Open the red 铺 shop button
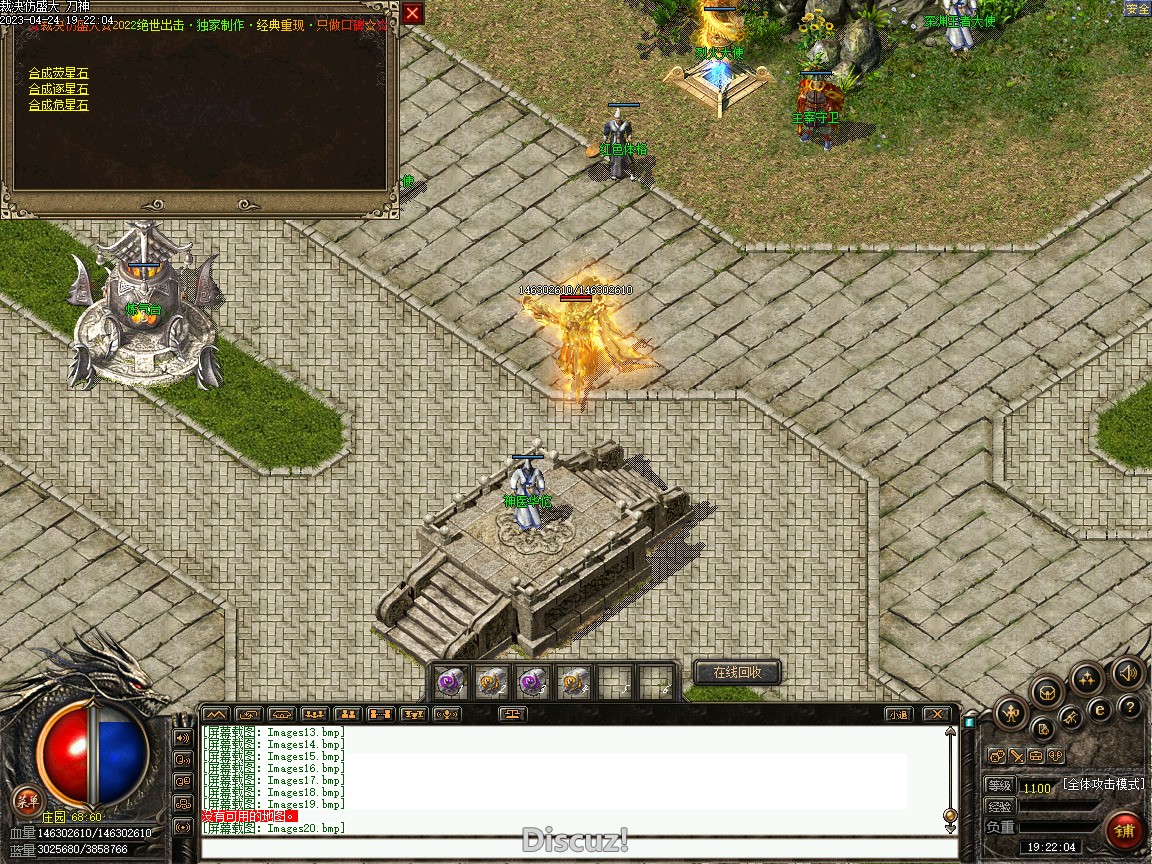This screenshot has width=1152, height=864. pyautogui.click(x=1125, y=830)
